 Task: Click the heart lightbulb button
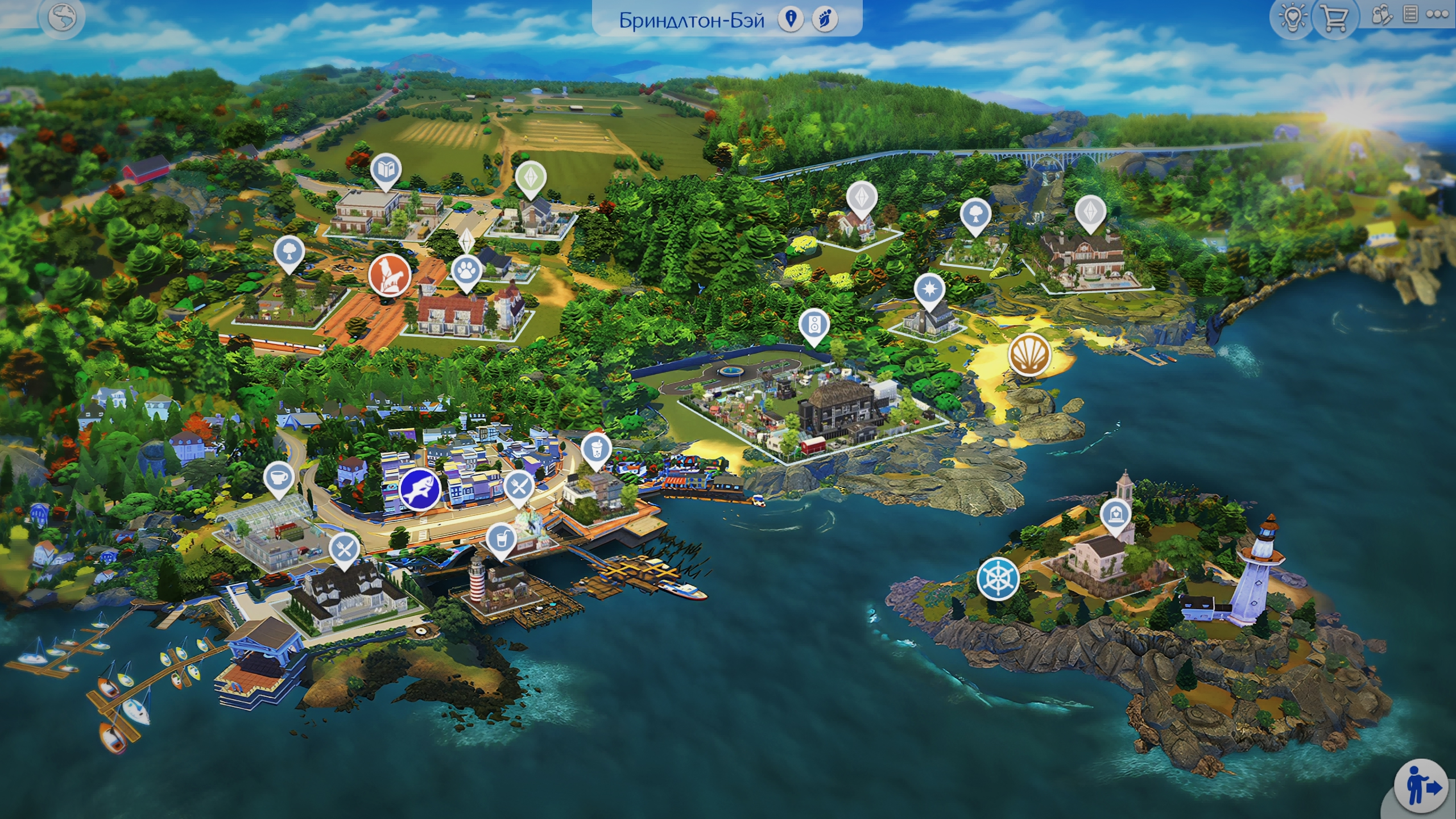pyautogui.click(x=1292, y=18)
